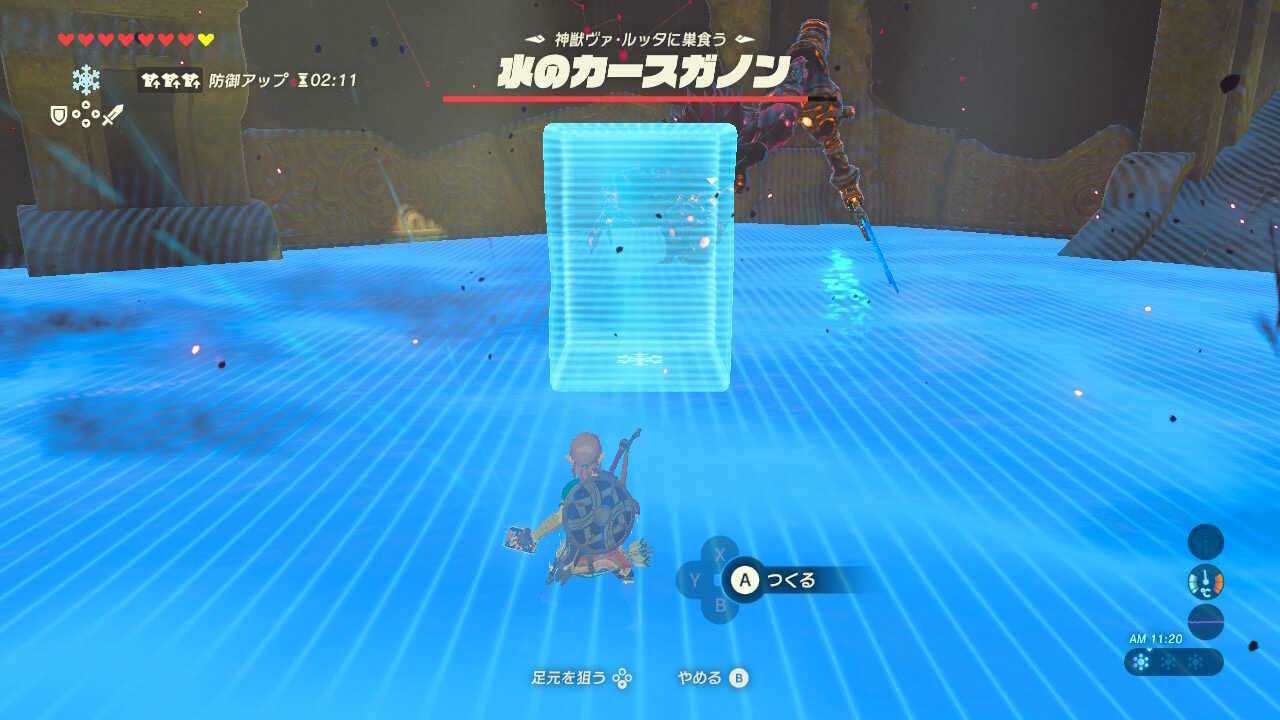Click the shield icon near the d-pad
The image size is (1280, 720).
[59, 115]
